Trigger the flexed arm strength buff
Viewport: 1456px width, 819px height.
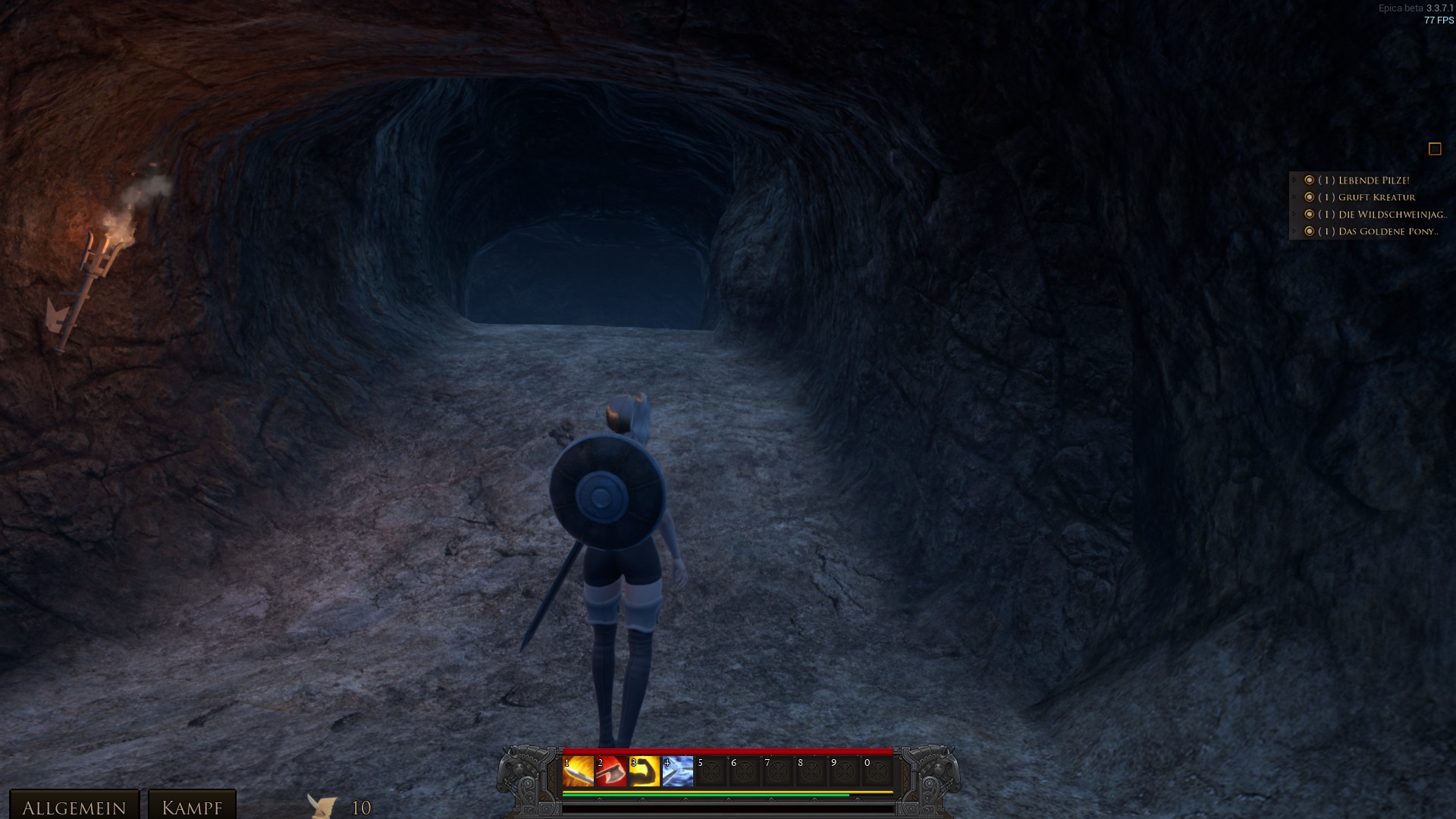tap(645, 772)
